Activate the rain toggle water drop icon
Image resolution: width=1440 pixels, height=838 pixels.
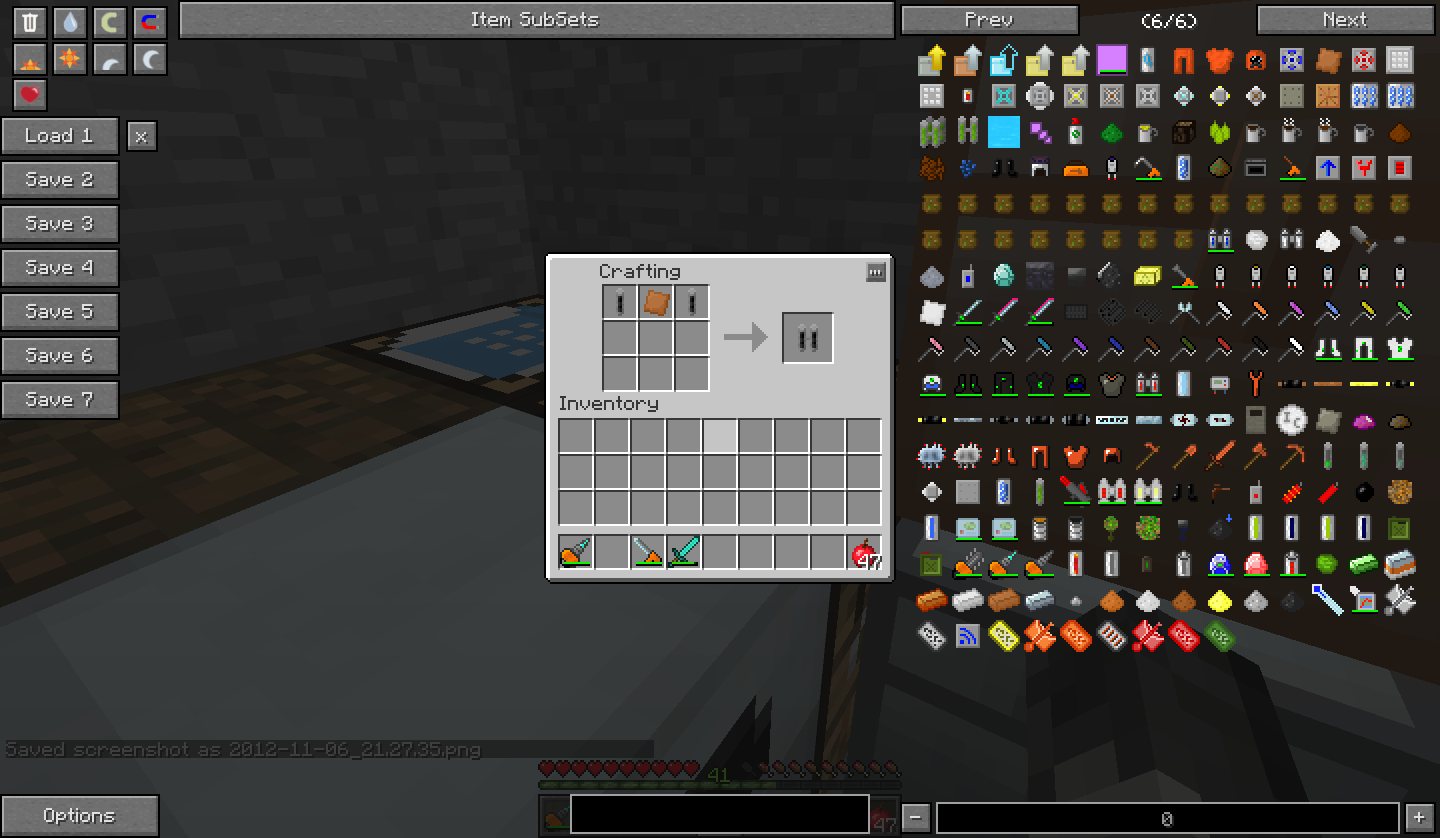pyautogui.click(x=69, y=23)
